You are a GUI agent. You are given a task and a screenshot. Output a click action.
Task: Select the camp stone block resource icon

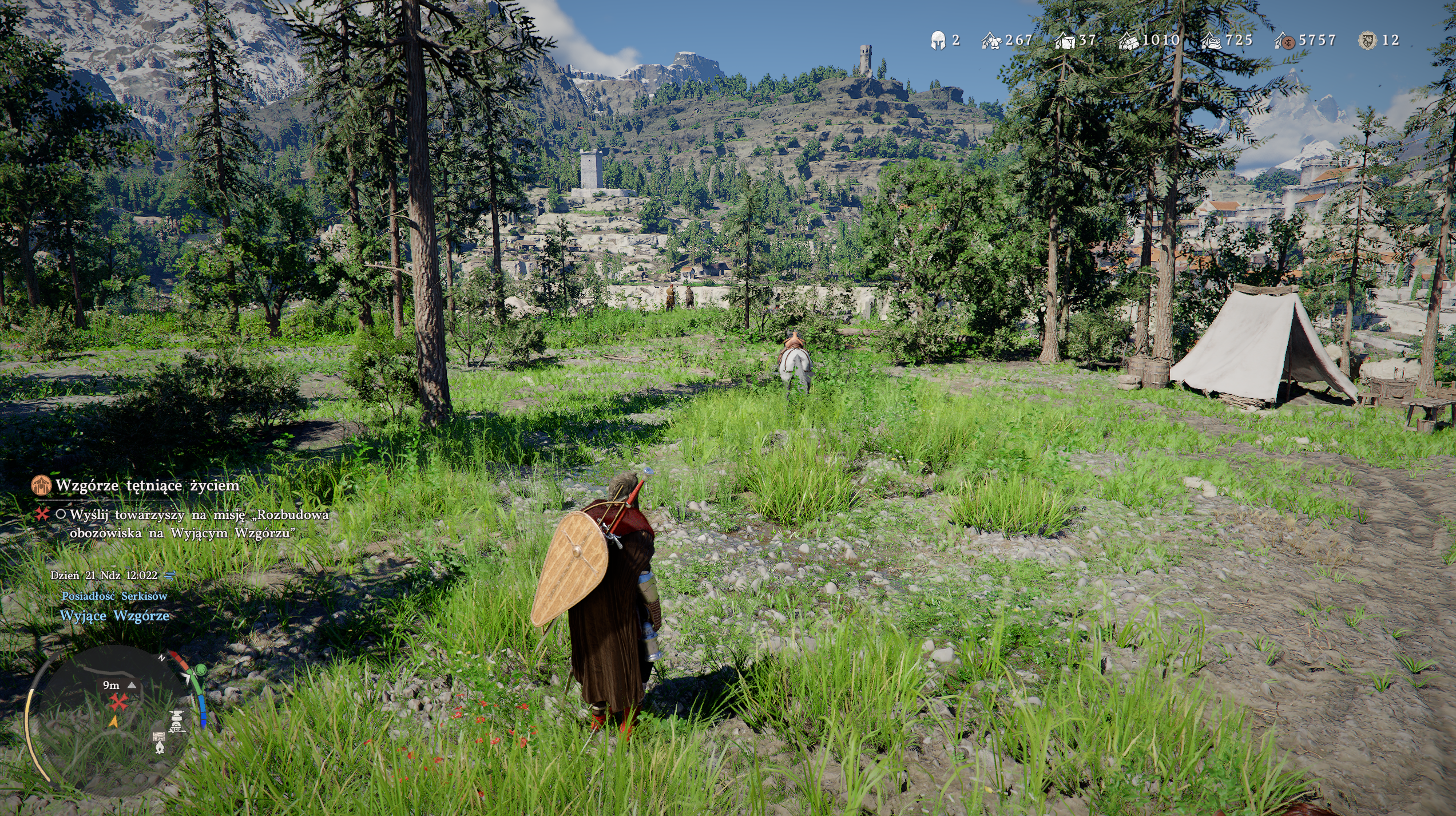tap(1065, 41)
